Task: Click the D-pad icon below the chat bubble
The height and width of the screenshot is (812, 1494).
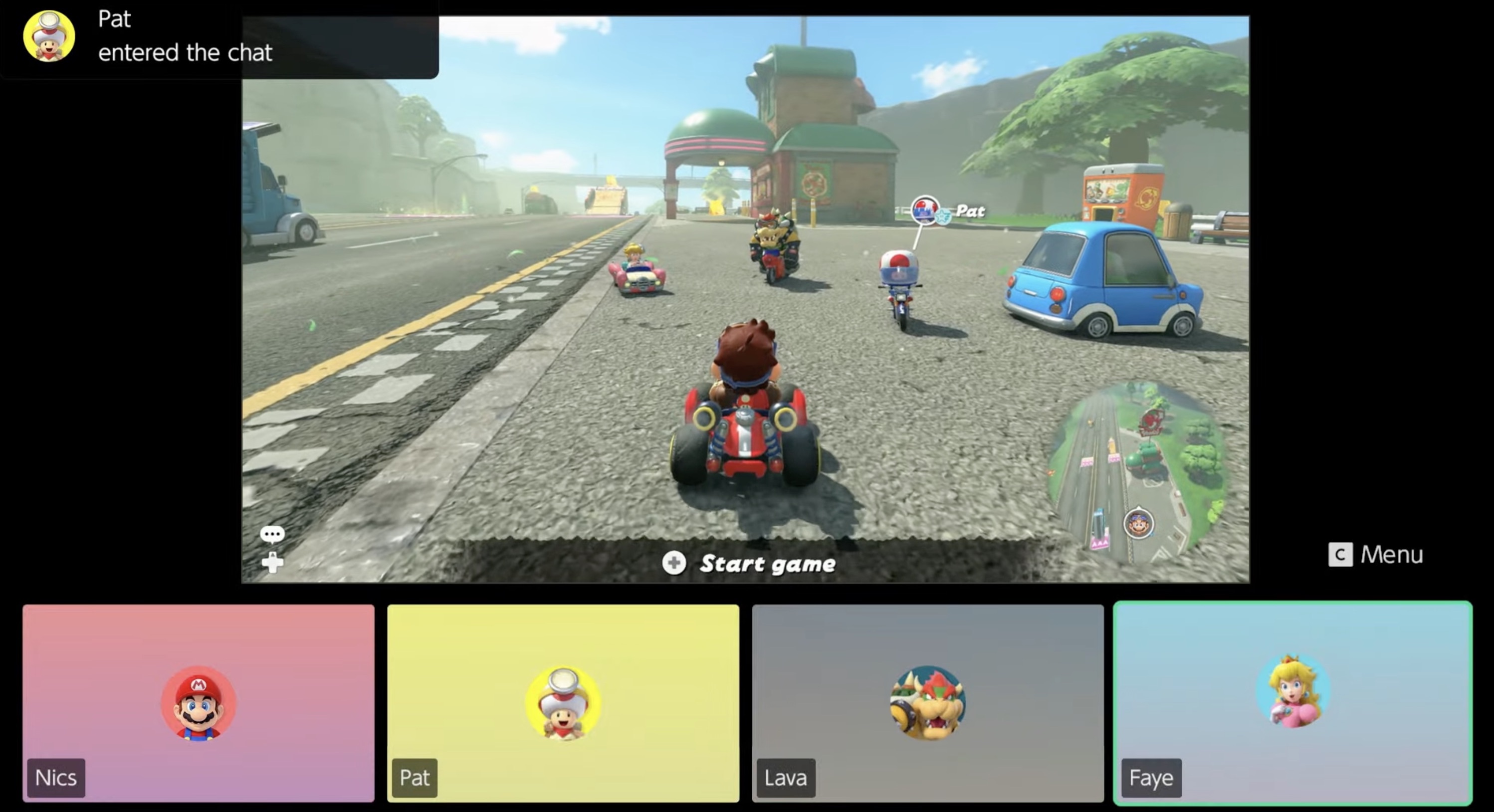Action: coord(272,562)
